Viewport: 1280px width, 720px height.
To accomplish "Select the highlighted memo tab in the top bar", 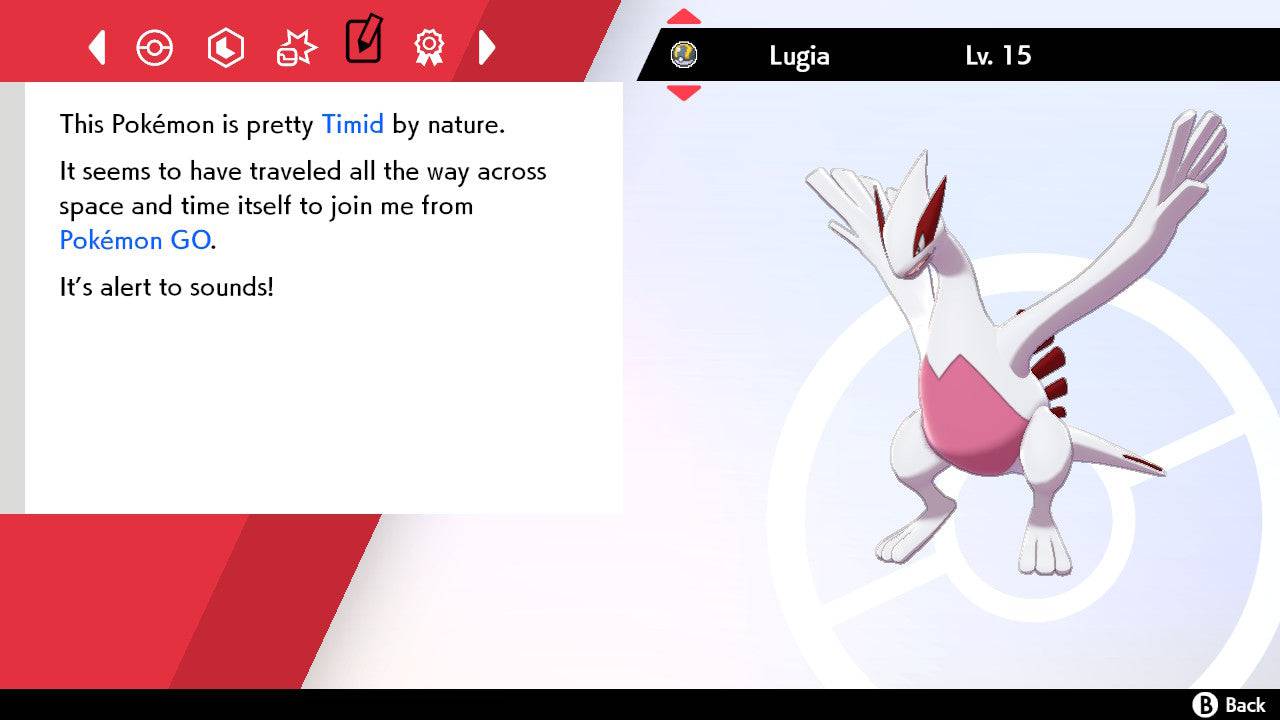I will pyautogui.click(x=363, y=42).
